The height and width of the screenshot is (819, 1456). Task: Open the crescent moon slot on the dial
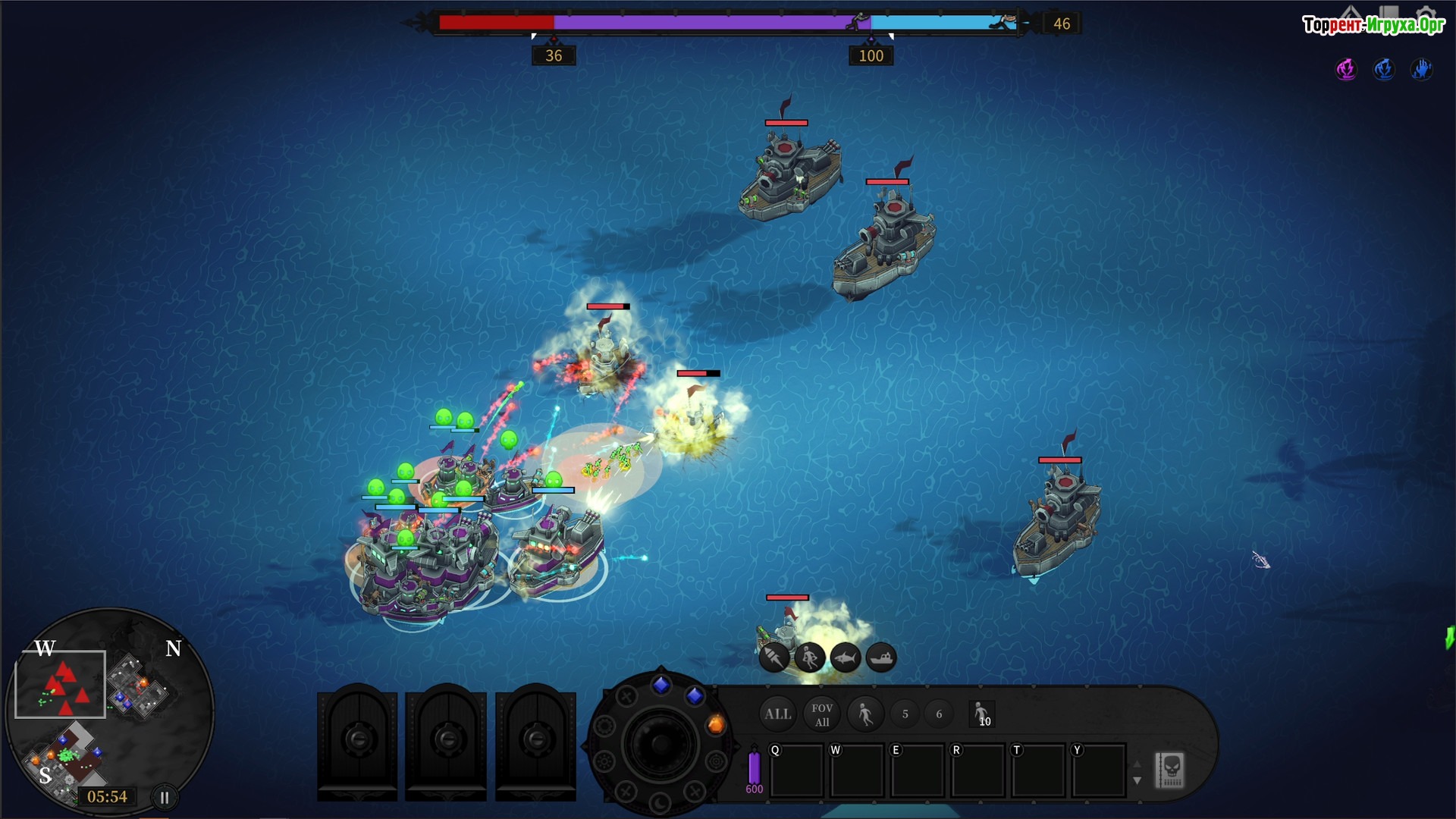tap(660, 802)
